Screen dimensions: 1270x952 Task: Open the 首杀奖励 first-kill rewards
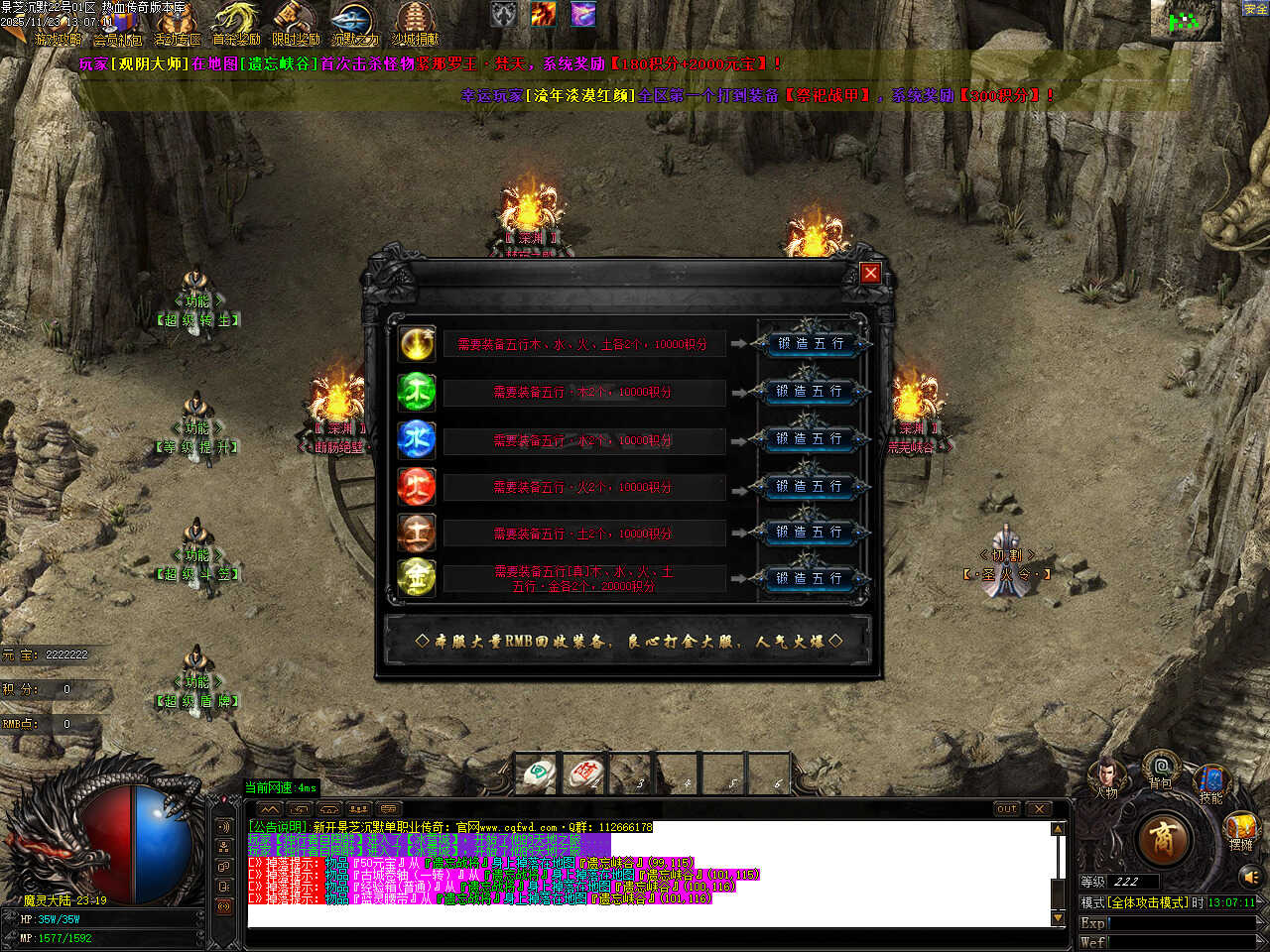(236, 26)
